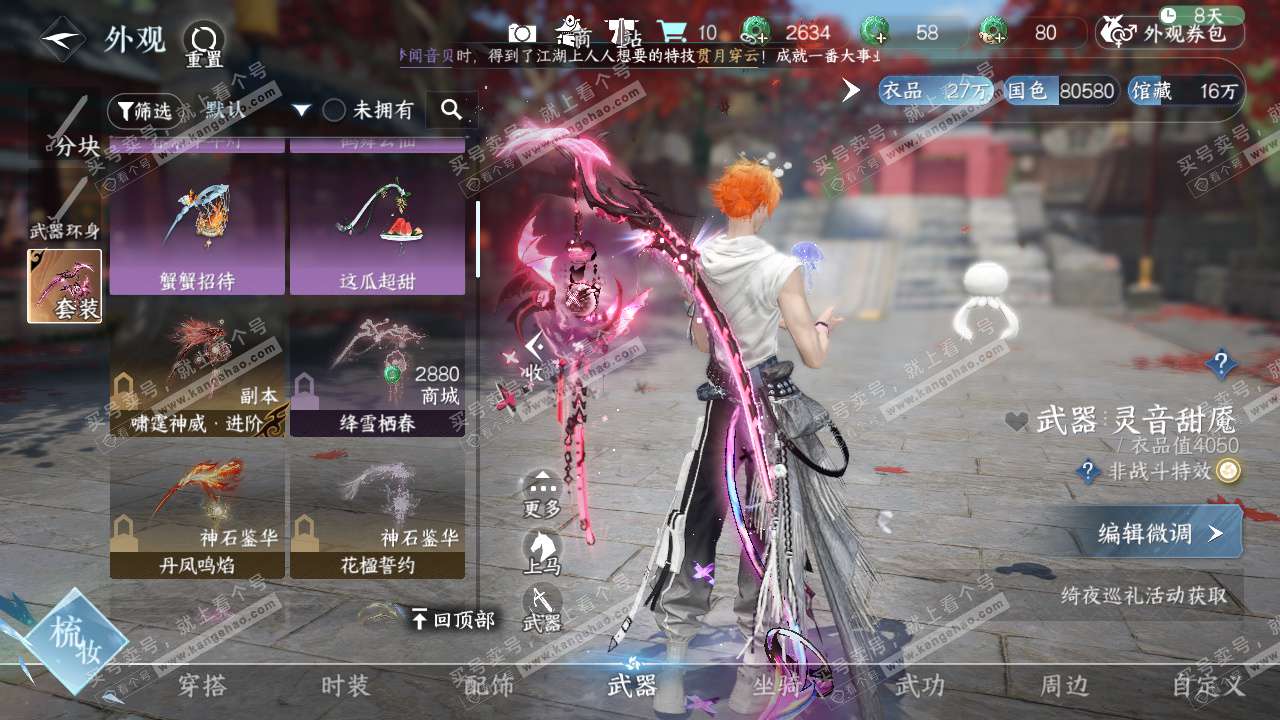
Task: Open the 更多 options
Action: [x=542, y=493]
